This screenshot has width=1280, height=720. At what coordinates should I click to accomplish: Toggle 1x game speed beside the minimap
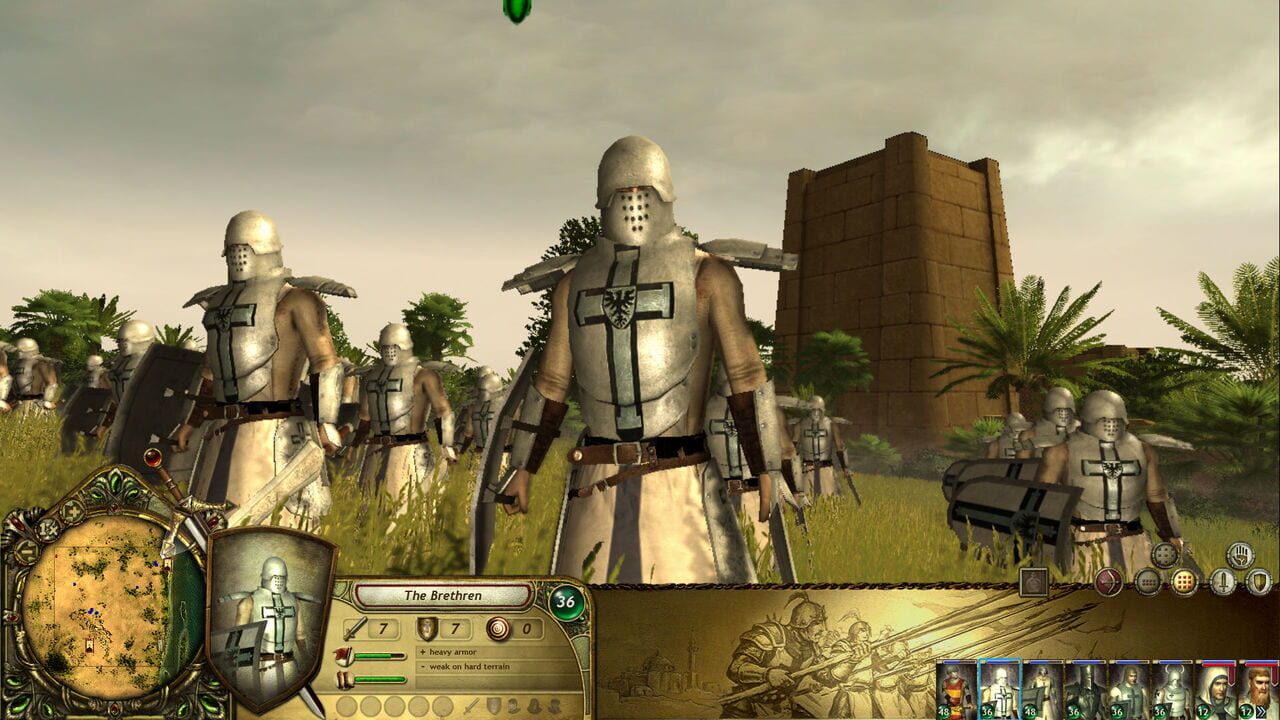47,527
